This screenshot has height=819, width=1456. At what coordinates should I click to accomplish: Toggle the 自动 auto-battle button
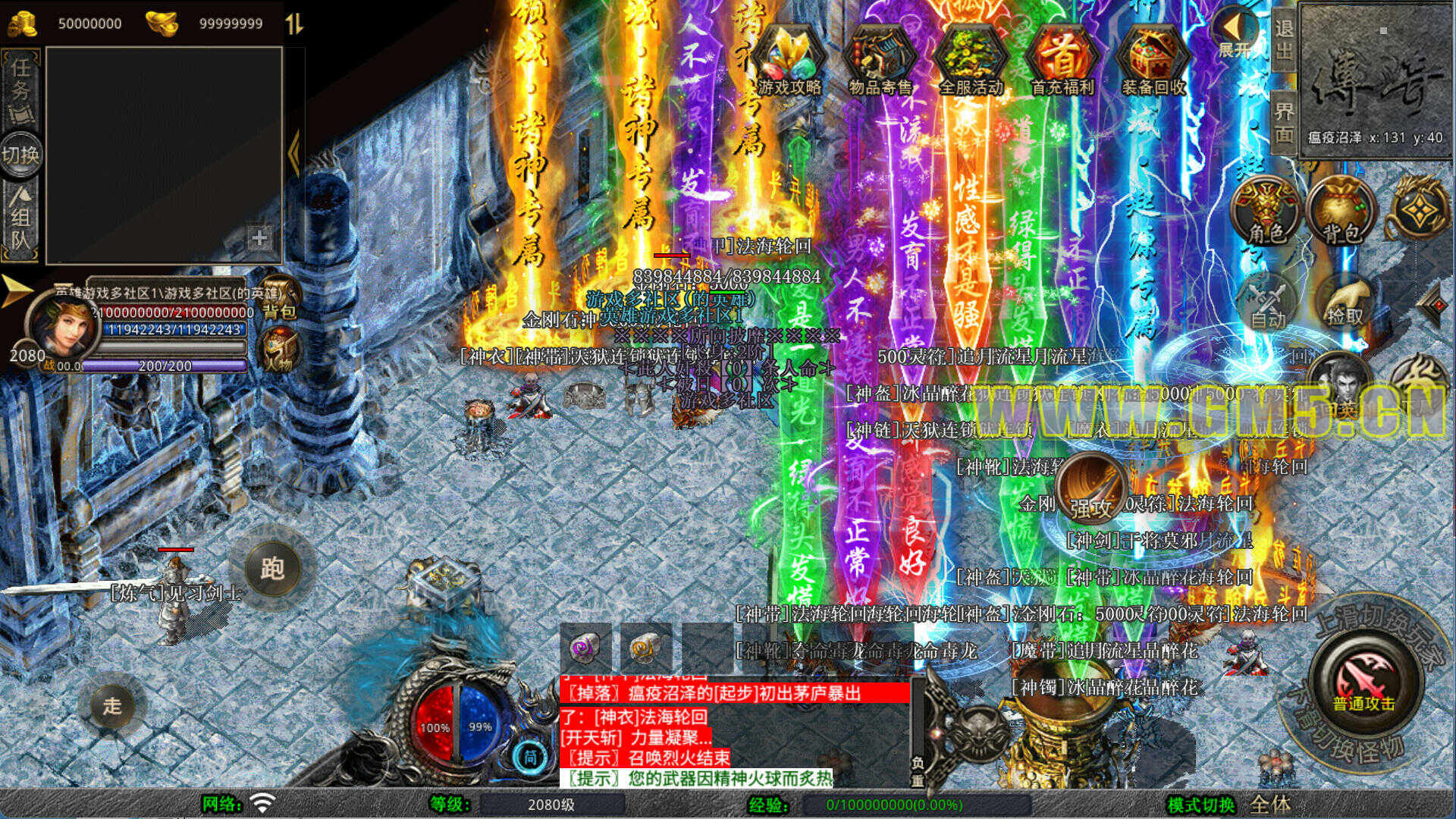(x=1267, y=302)
